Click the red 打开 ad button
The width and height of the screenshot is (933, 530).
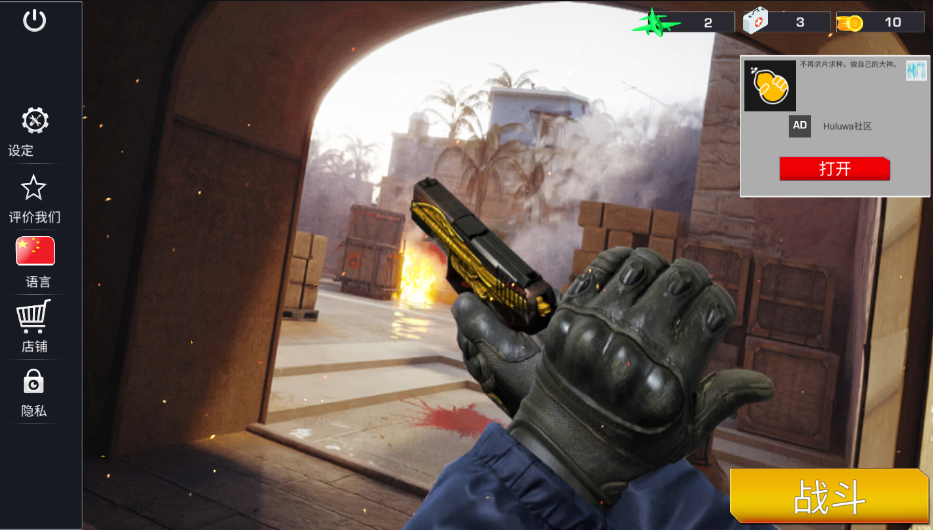[834, 169]
